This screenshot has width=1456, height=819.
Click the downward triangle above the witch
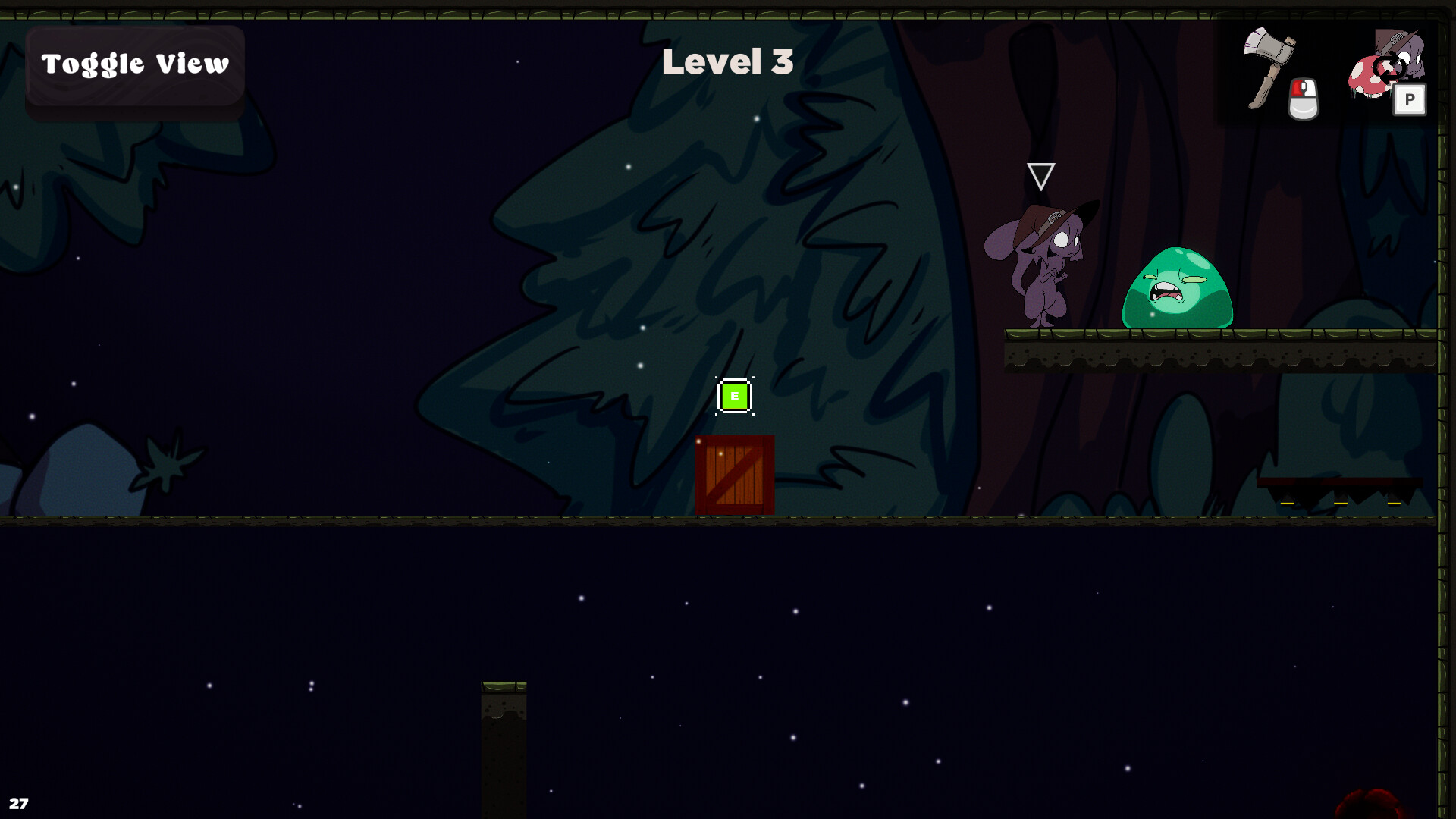(x=1042, y=175)
